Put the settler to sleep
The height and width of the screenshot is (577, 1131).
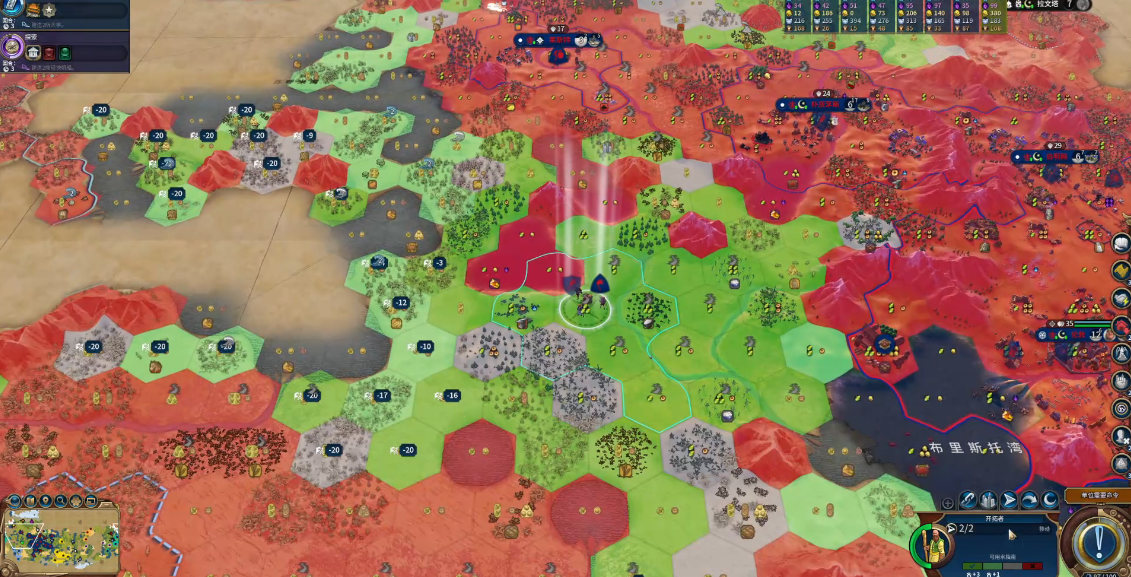click(1050, 500)
